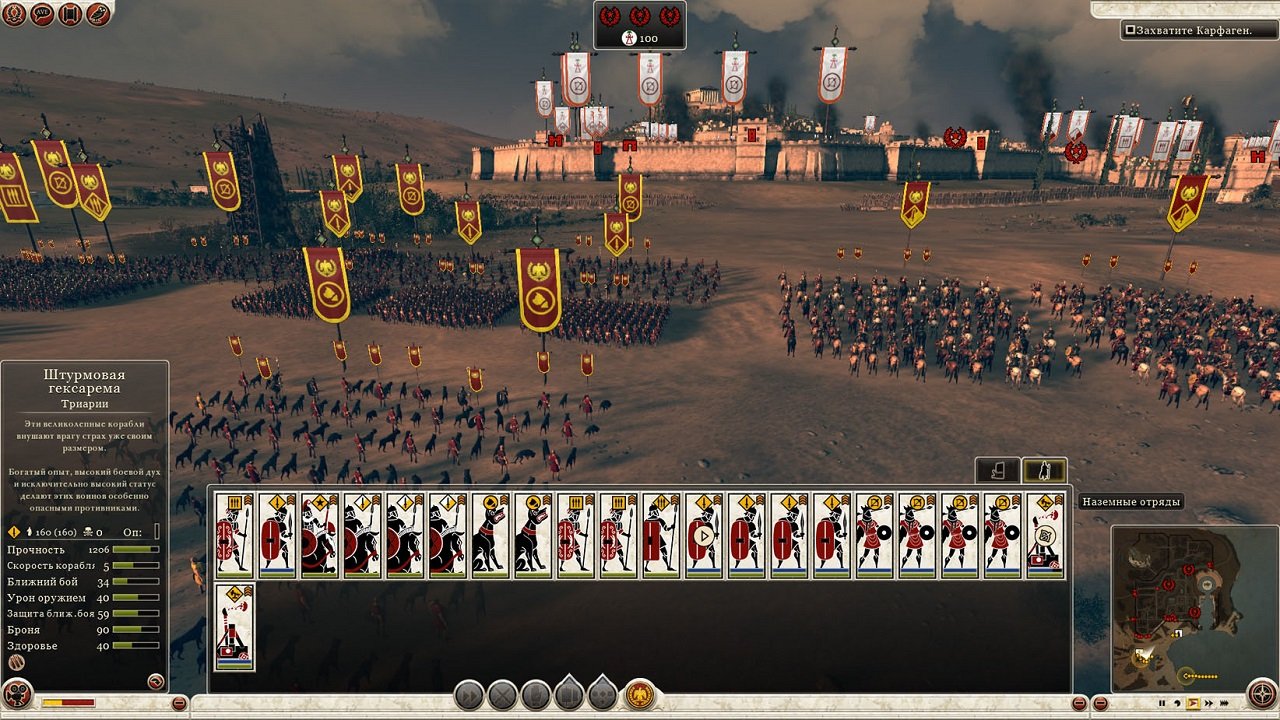
Task: Pause the battle with the pause button
Action: (1162, 702)
